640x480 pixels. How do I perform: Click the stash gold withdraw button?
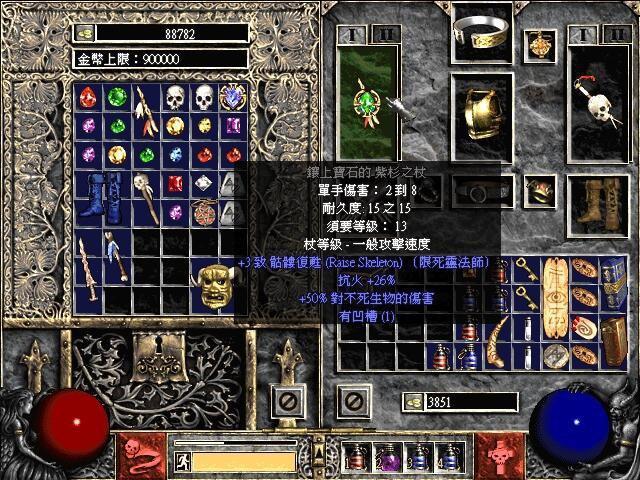(x=85, y=33)
